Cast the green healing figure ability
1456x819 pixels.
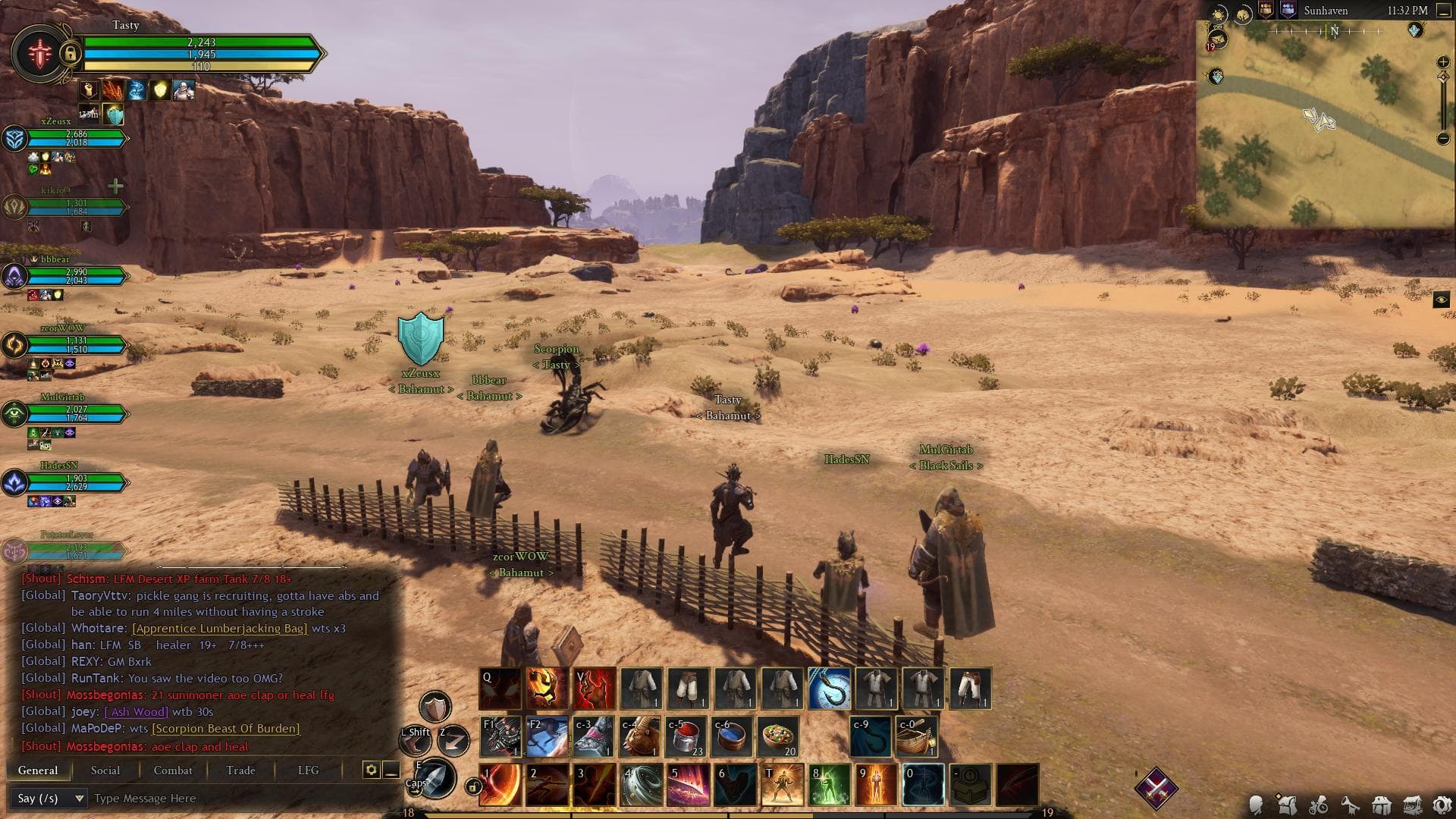(x=829, y=785)
